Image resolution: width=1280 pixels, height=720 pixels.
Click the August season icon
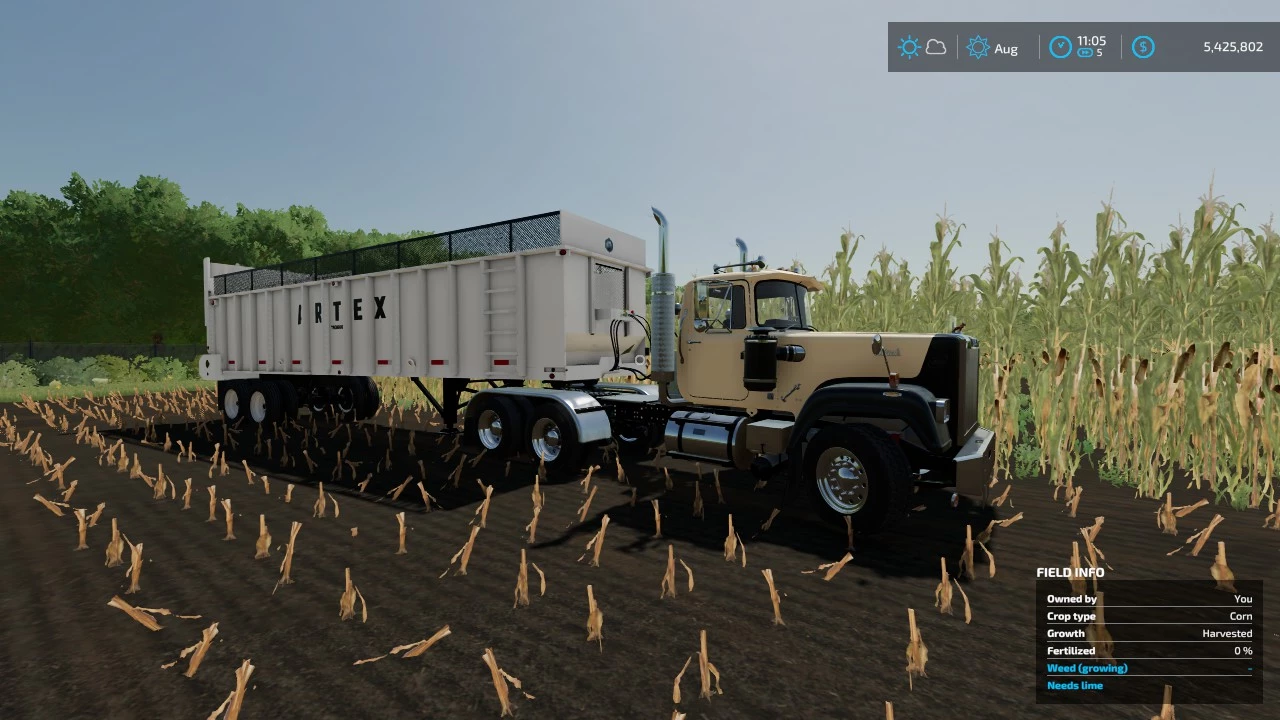tap(978, 47)
